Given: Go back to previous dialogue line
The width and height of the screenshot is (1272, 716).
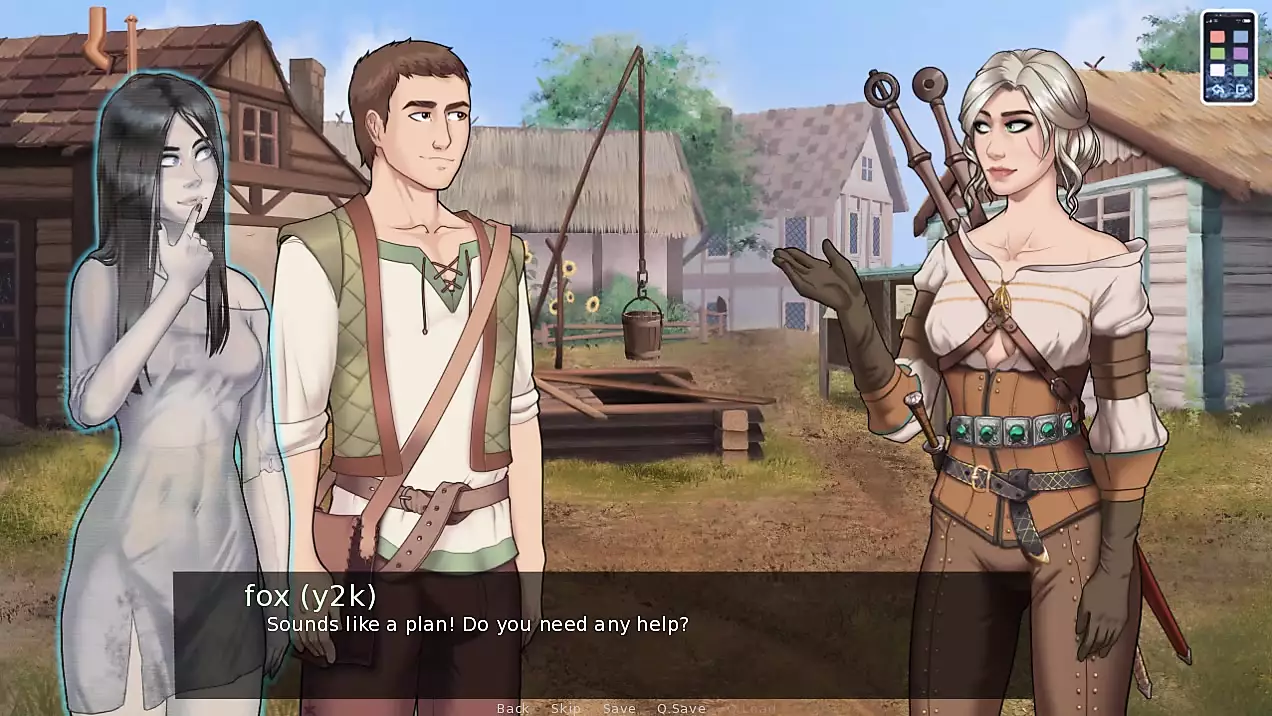Looking at the screenshot, I should 513,708.
